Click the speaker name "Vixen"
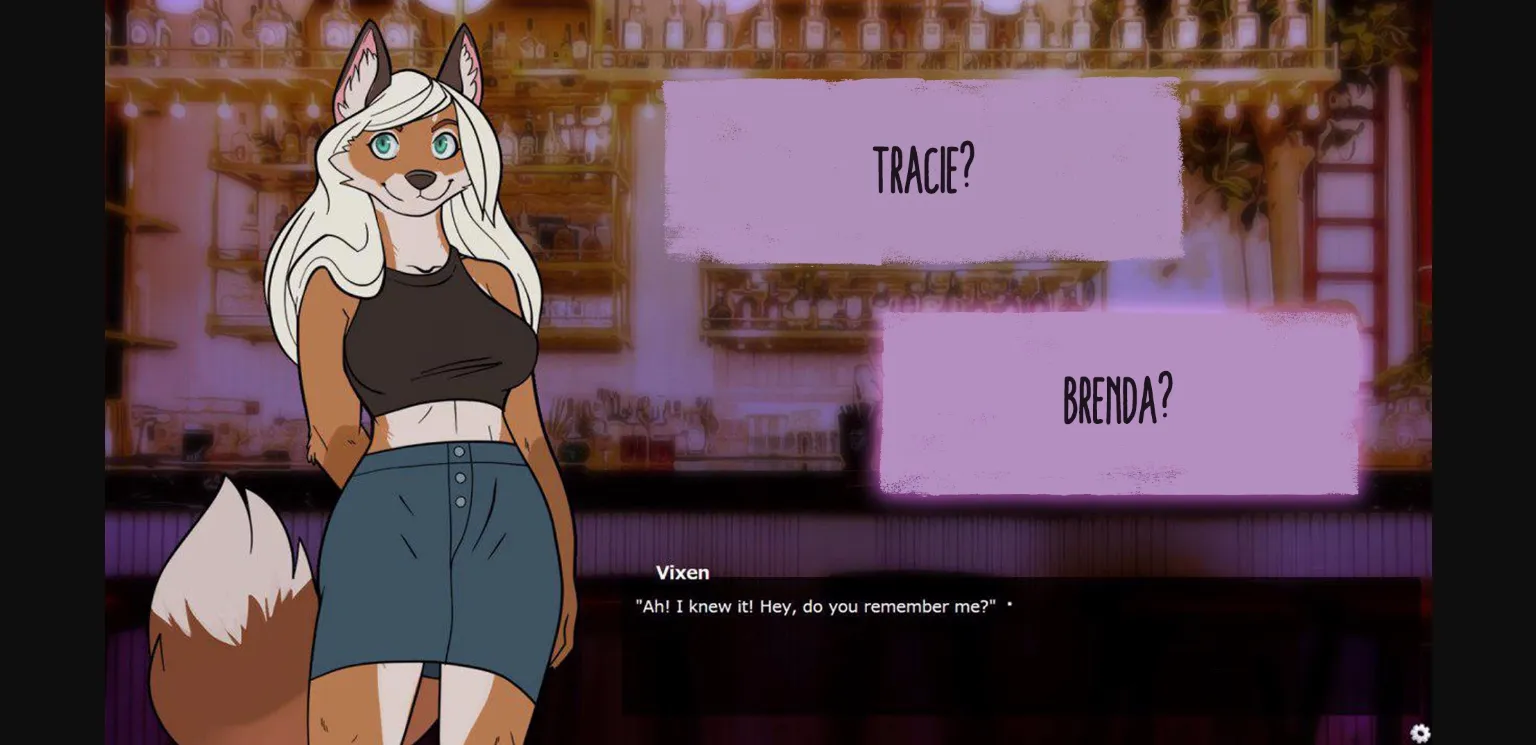 coord(684,572)
